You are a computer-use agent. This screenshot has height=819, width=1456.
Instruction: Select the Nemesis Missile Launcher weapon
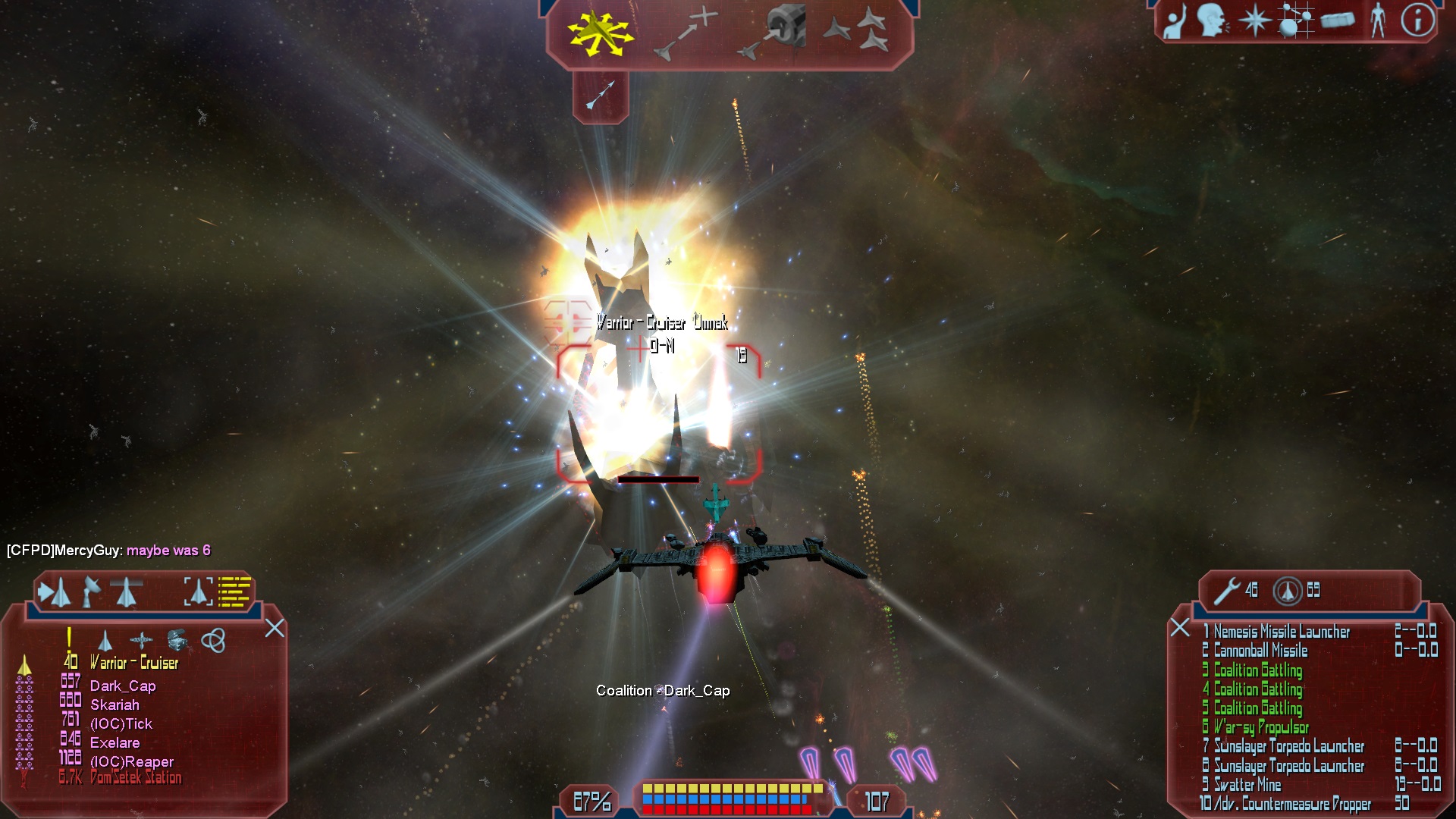pyautogui.click(x=1282, y=632)
